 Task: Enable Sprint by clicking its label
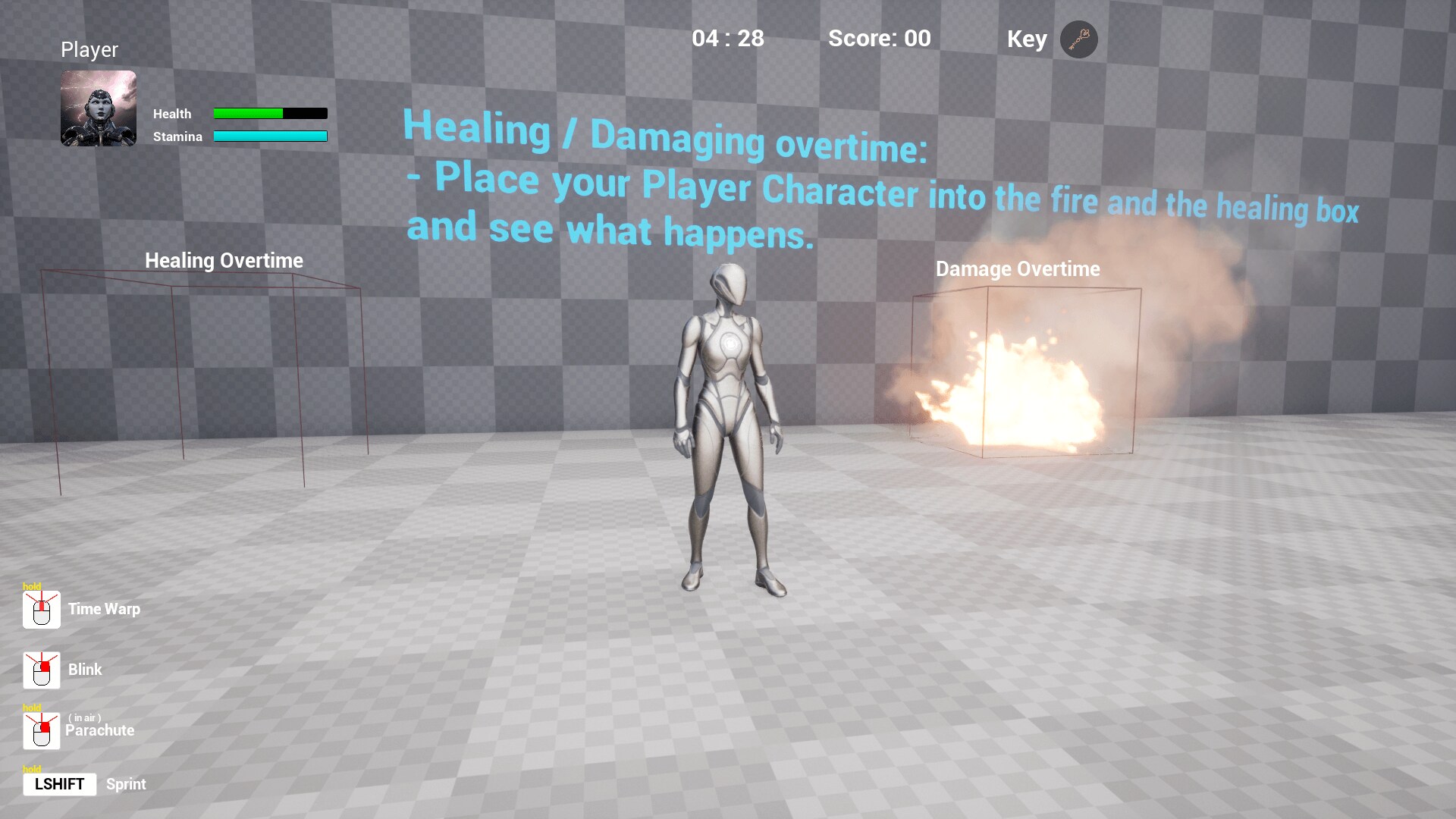[126, 784]
